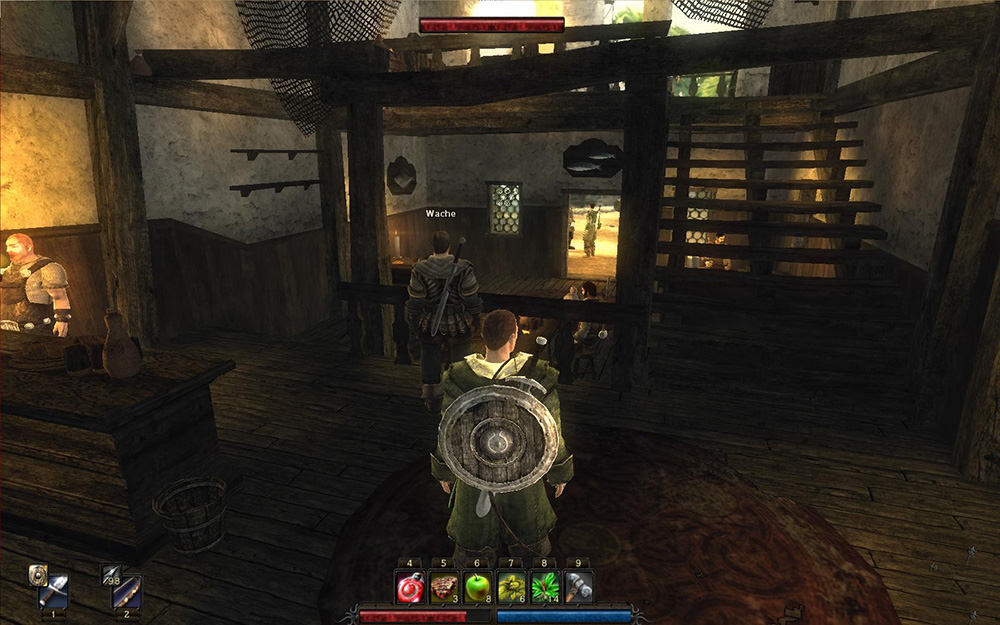Screen dimensions: 1000x625
Task: Use the red health potion
Action: [411, 587]
